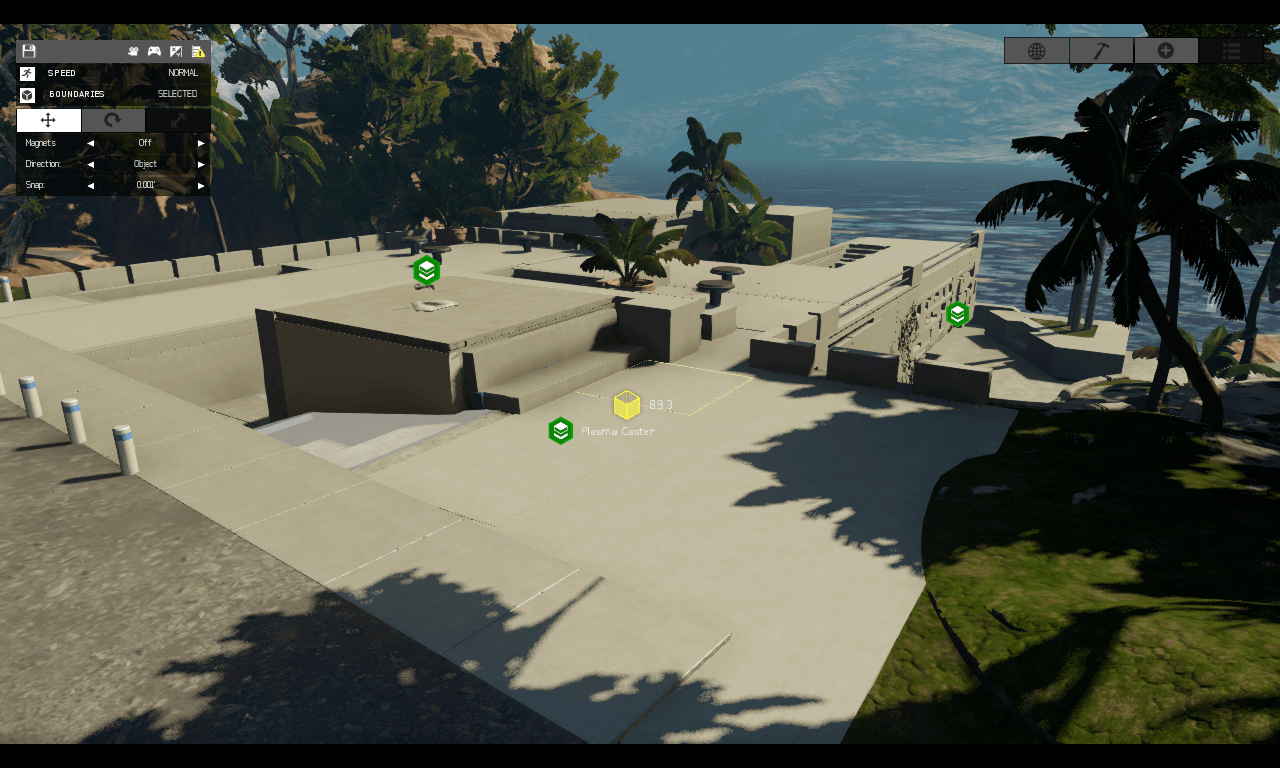The width and height of the screenshot is (1280, 768).
Task: Open the list view tab
Action: [1231, 51]
